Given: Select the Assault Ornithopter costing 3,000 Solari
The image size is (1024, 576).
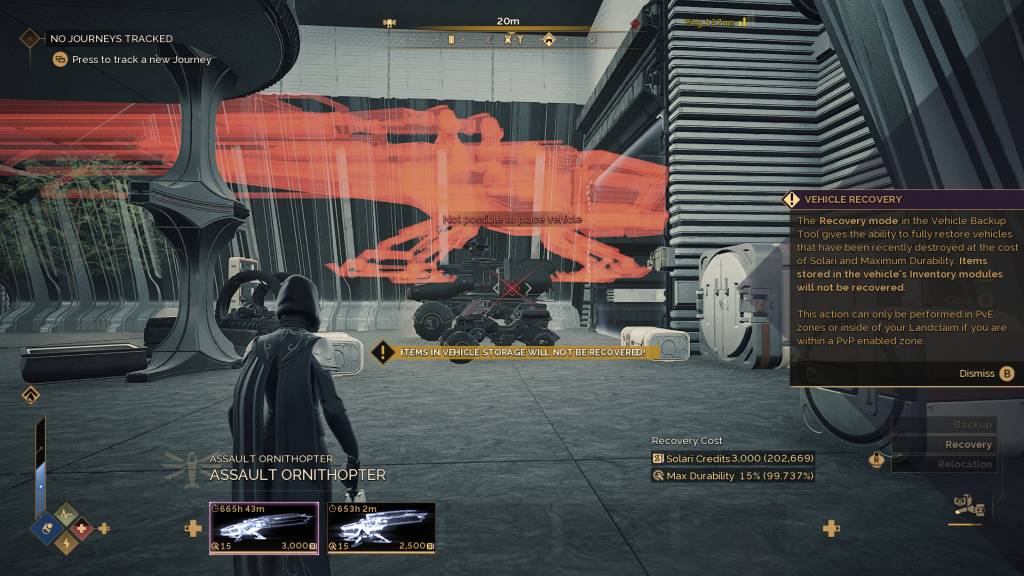Looking at the screenshot, I should (263, 526).
